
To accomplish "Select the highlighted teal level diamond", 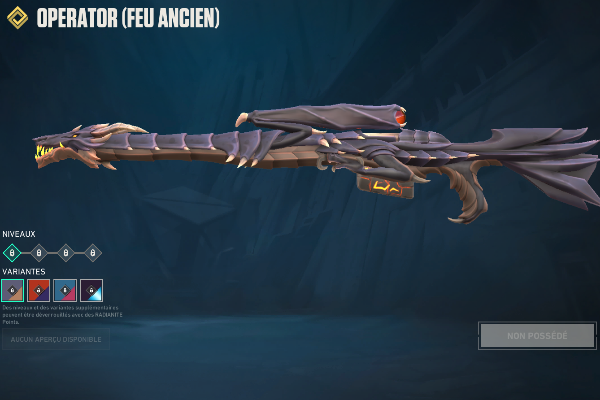I will coord(12,253).
